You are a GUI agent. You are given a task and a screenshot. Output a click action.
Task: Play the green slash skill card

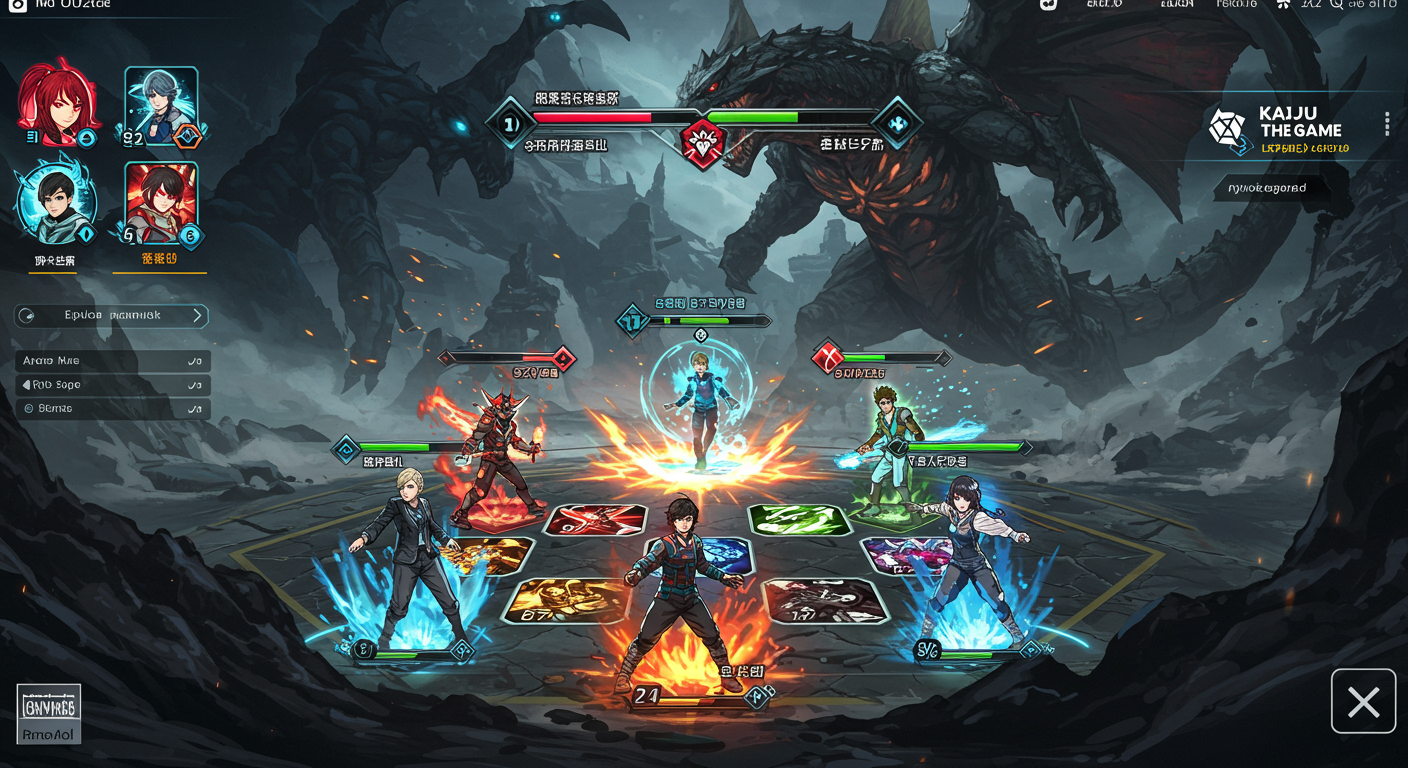[800, 520]
